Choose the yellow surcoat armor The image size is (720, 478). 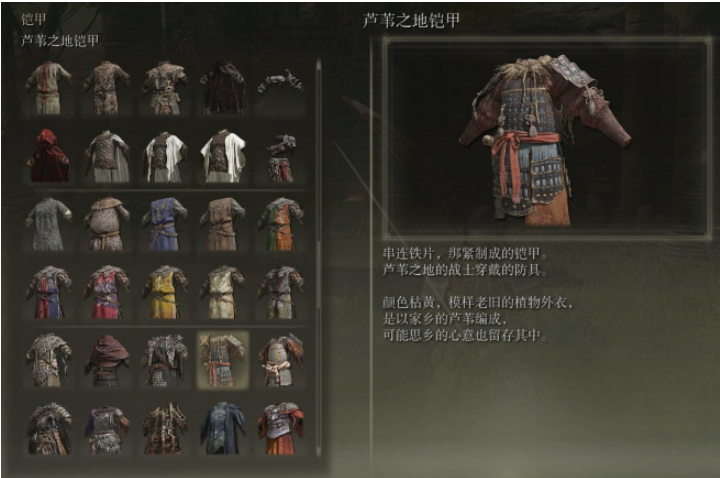point(164,291)
